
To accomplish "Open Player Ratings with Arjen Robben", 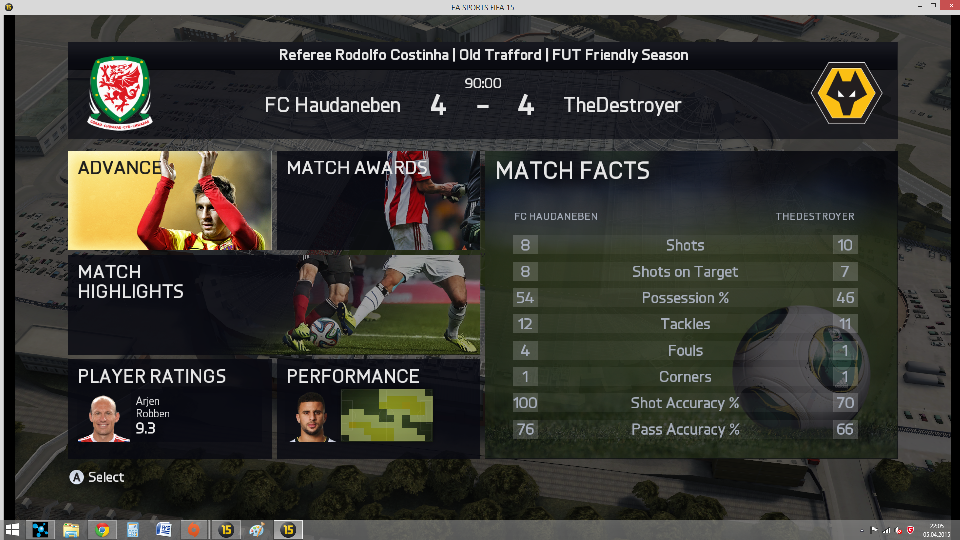I will (169, 408).
